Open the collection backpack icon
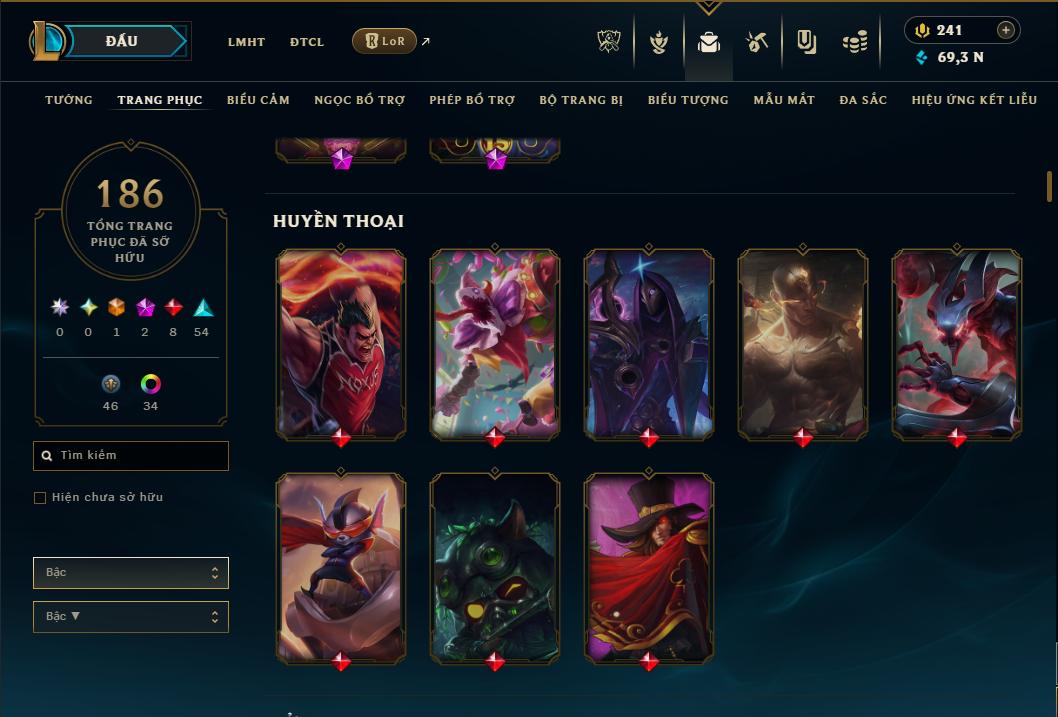The width and height of the screenshot is (1058, 717). (709, 42)
